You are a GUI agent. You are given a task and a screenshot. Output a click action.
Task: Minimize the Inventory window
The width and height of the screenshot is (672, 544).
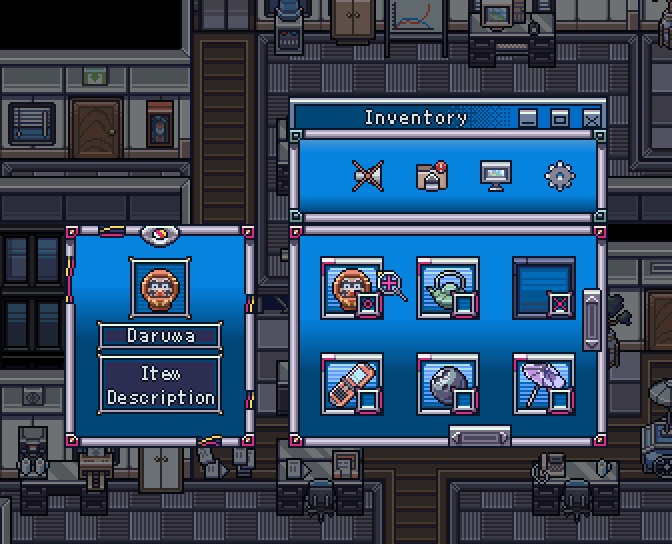click(x=528, y=119)
